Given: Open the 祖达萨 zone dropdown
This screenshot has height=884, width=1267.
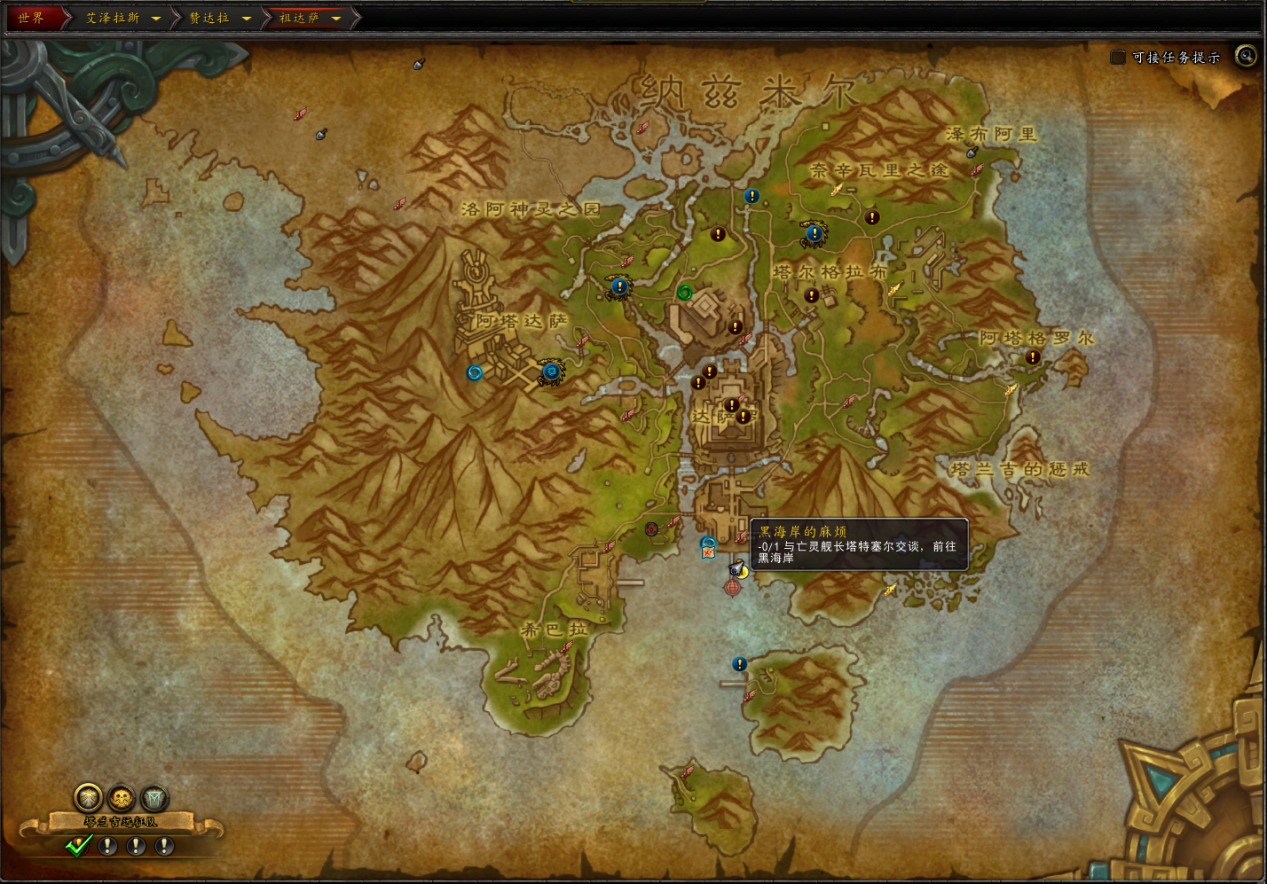Looking at the screenshot, I should pos(337,19).
